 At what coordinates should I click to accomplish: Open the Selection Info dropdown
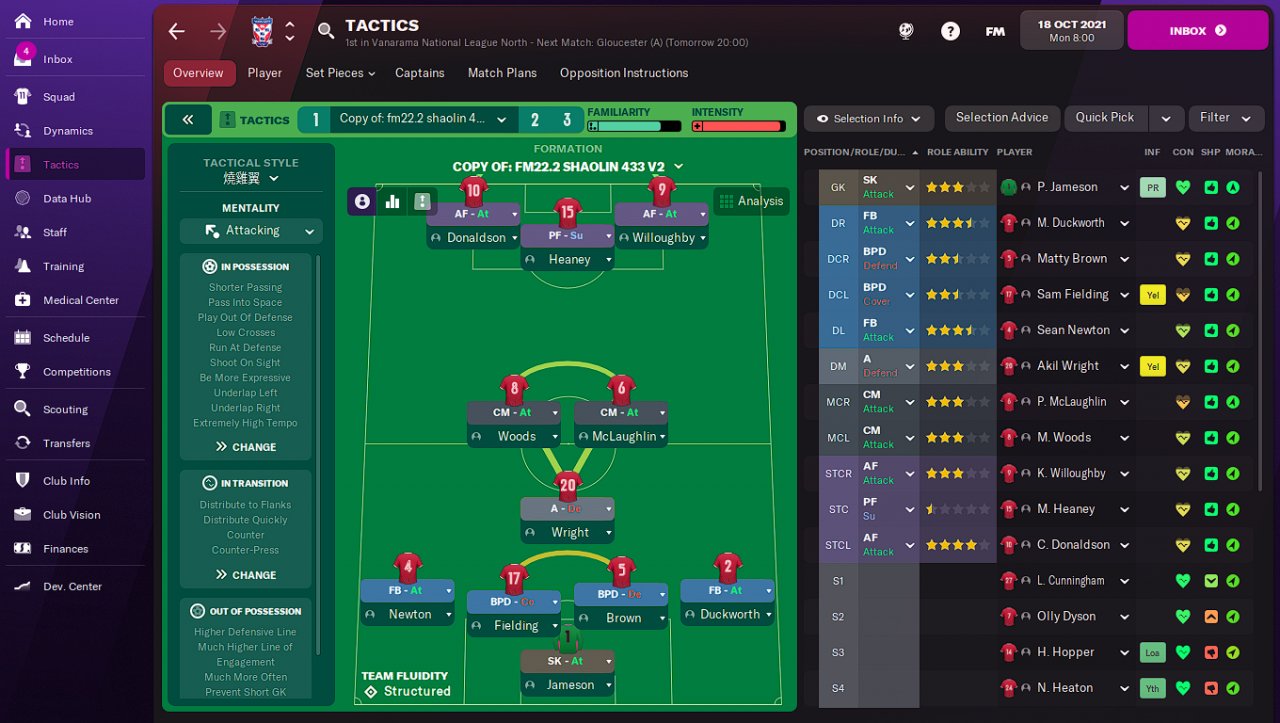coord(868,119)
